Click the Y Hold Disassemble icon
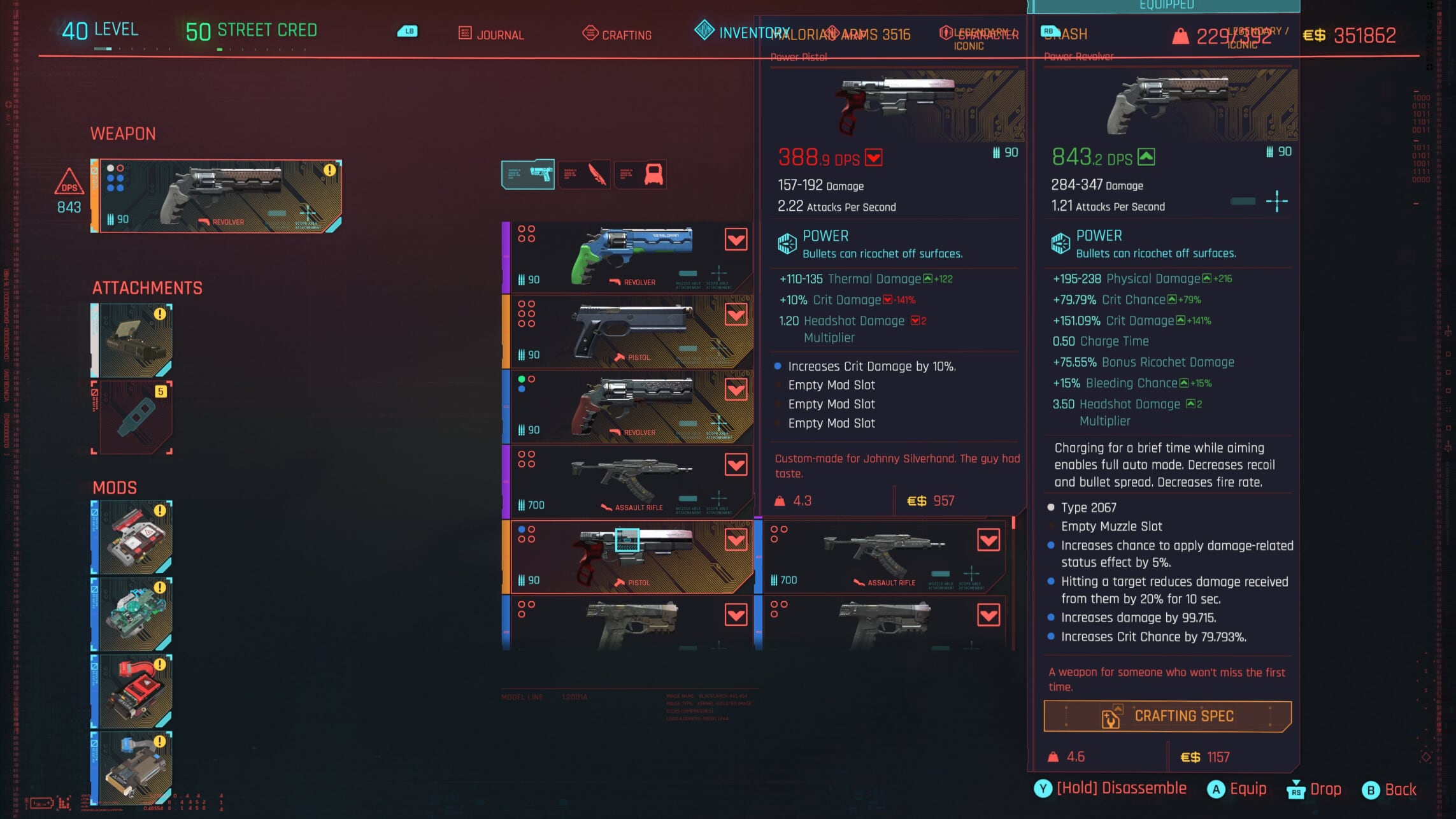 (x=1043, y=788)
